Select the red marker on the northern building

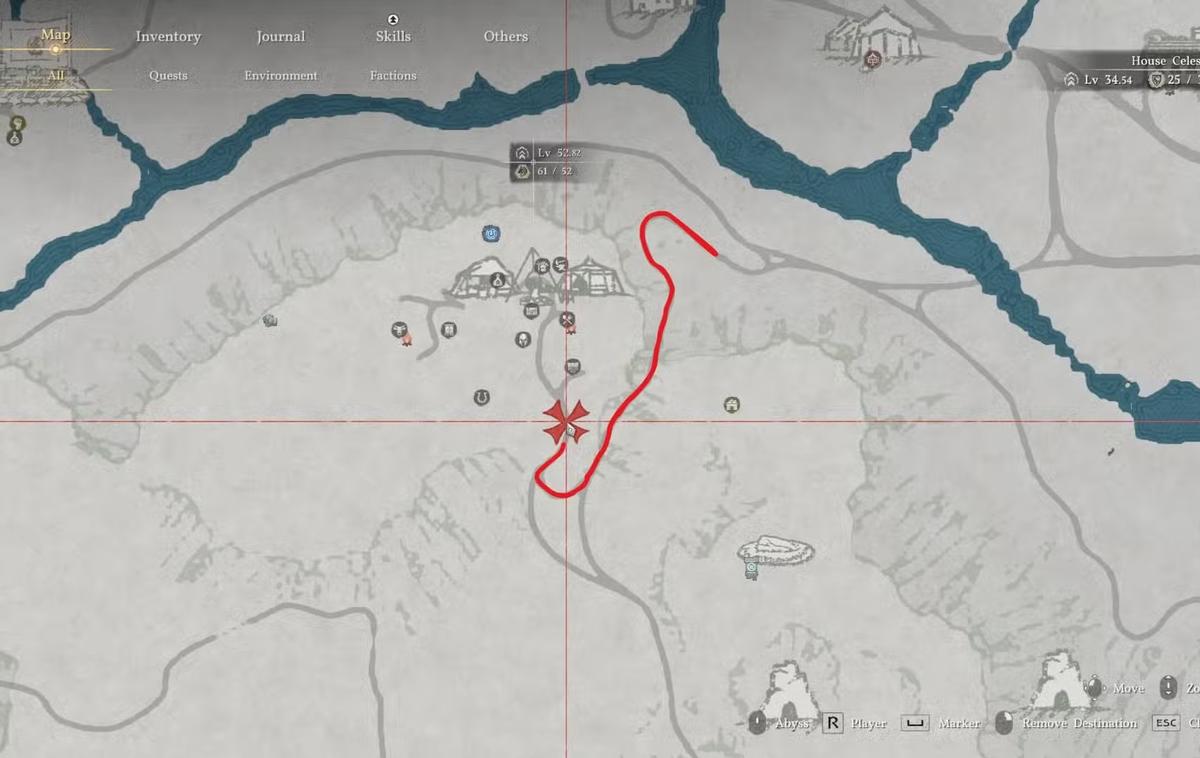(x=873, y=59)
